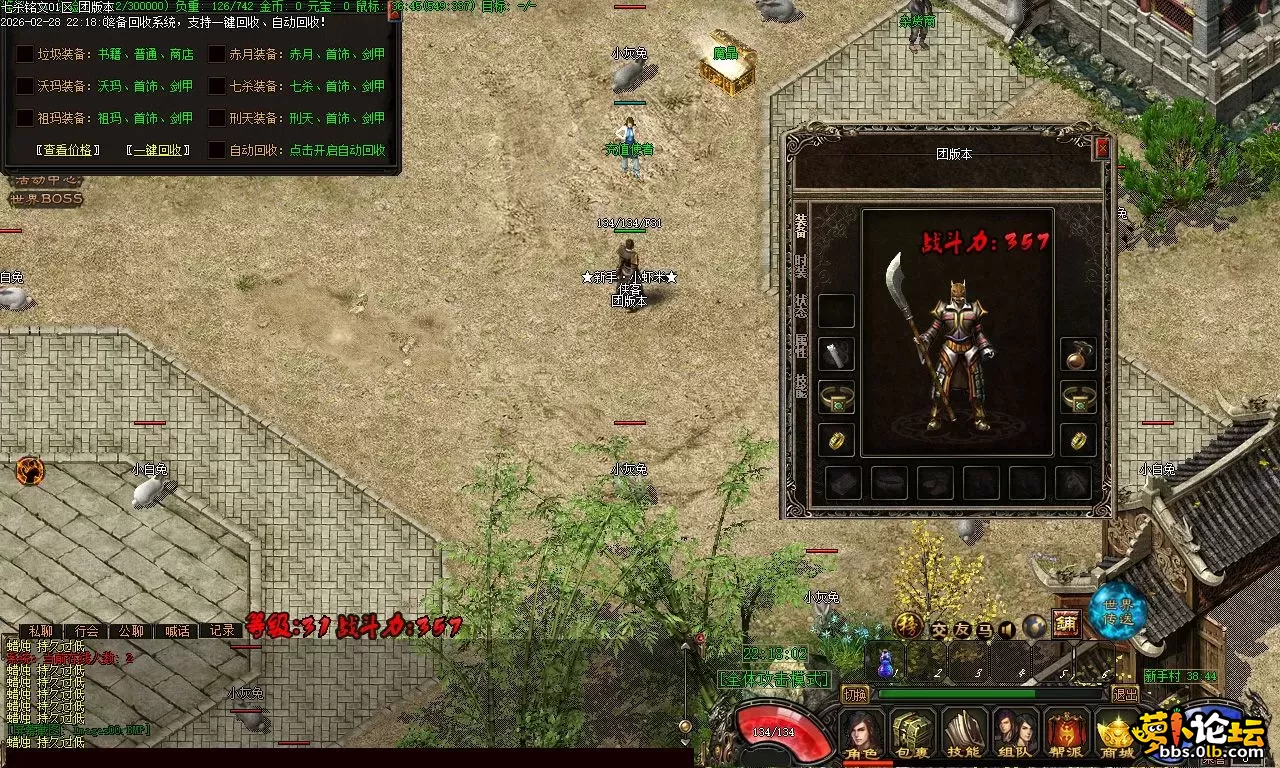Image resolution: width=1280 pixels, height=768 pixels.
Task: Tick the 垃圾装备 recycle checkbox
Action: pyautogui.click(x=25, y=55)
